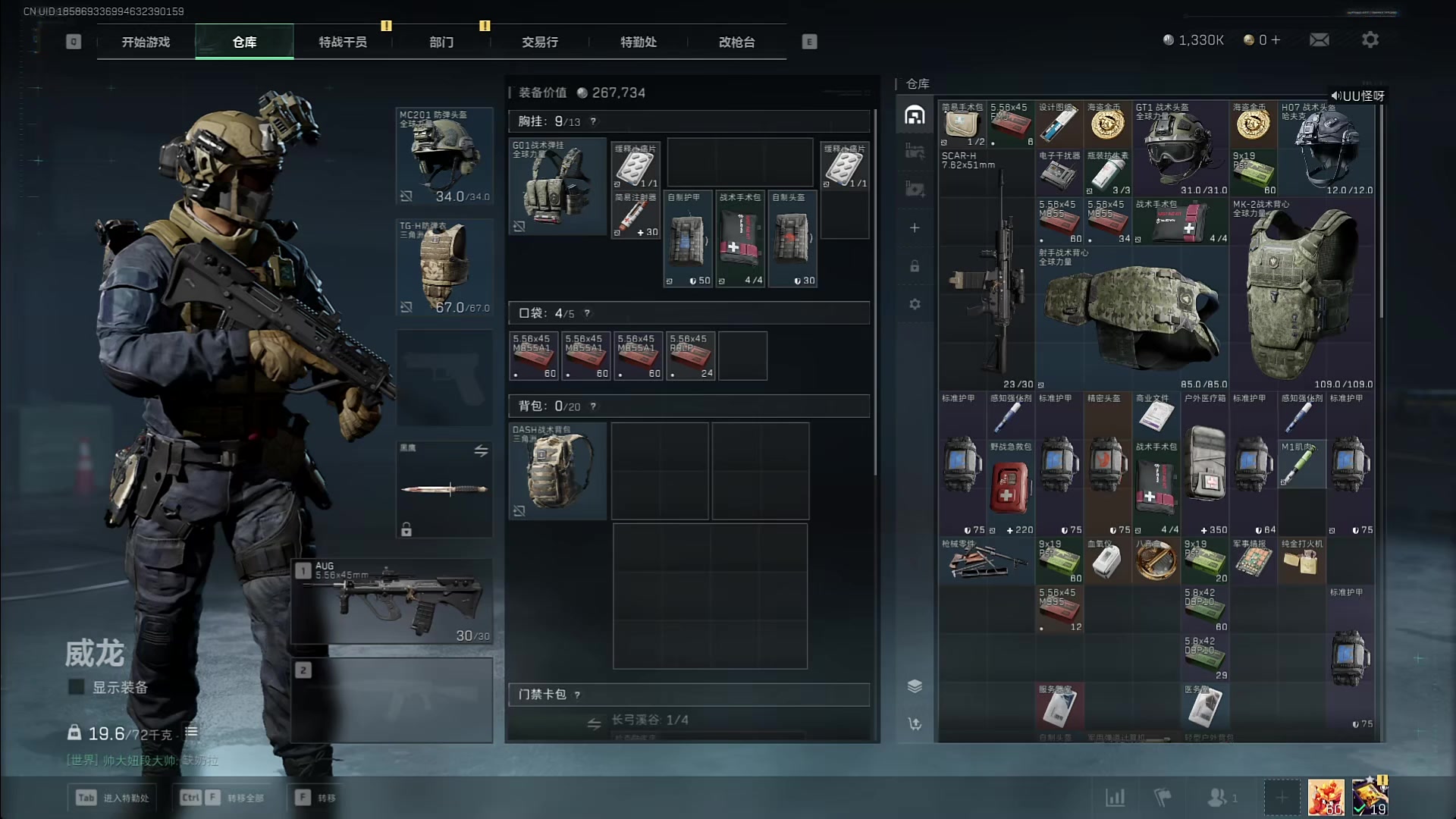Select the G01 tactical chest rig
1456x819 pixels.
(557, 187)
